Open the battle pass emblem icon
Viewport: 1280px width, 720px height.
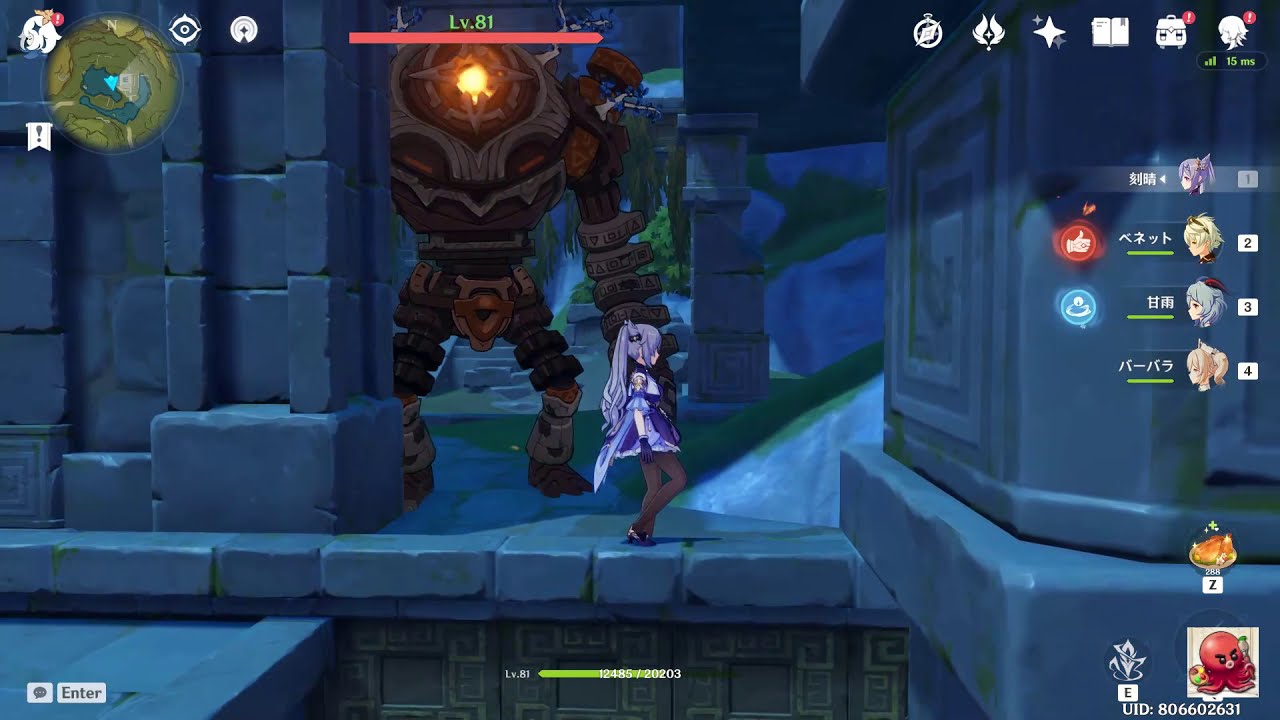tap(988, 33)
